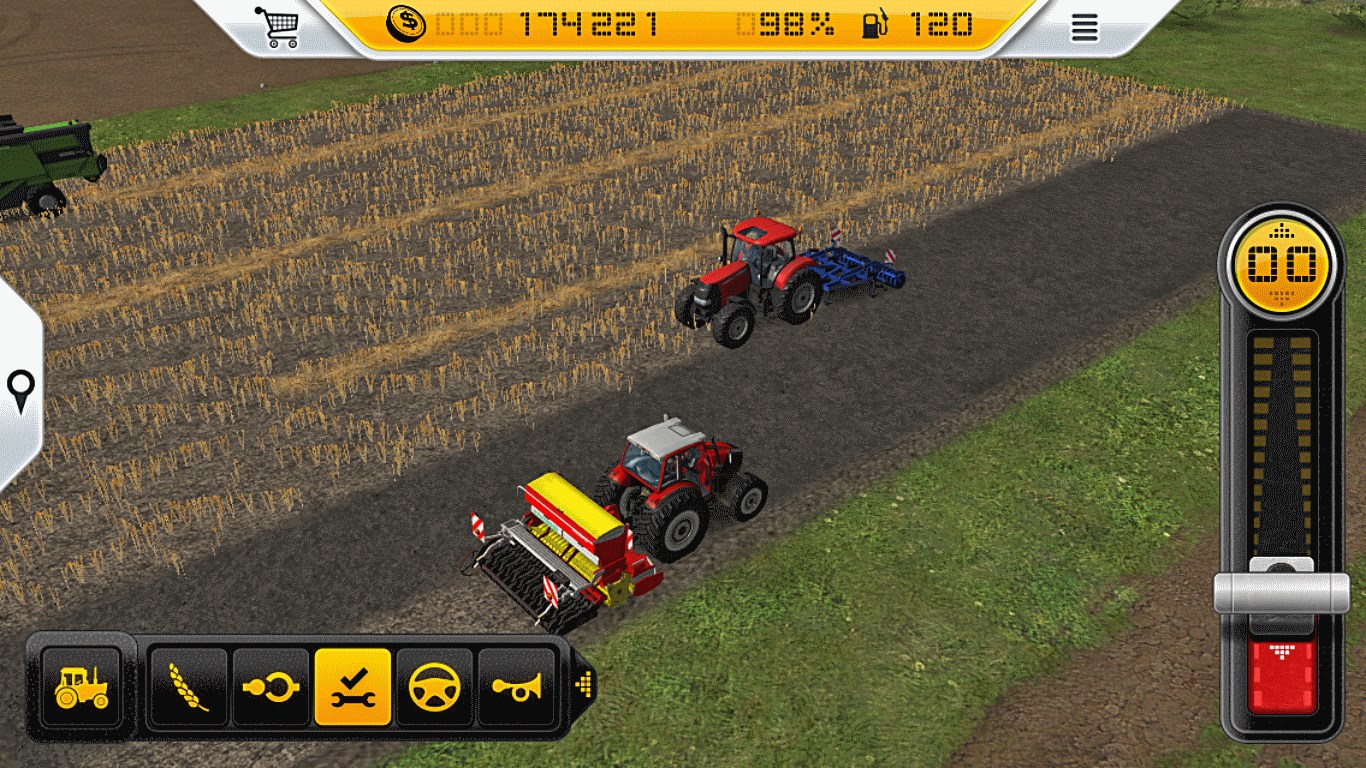Open the map marker side panel
1366x768 pixels.
coord(20,390)
